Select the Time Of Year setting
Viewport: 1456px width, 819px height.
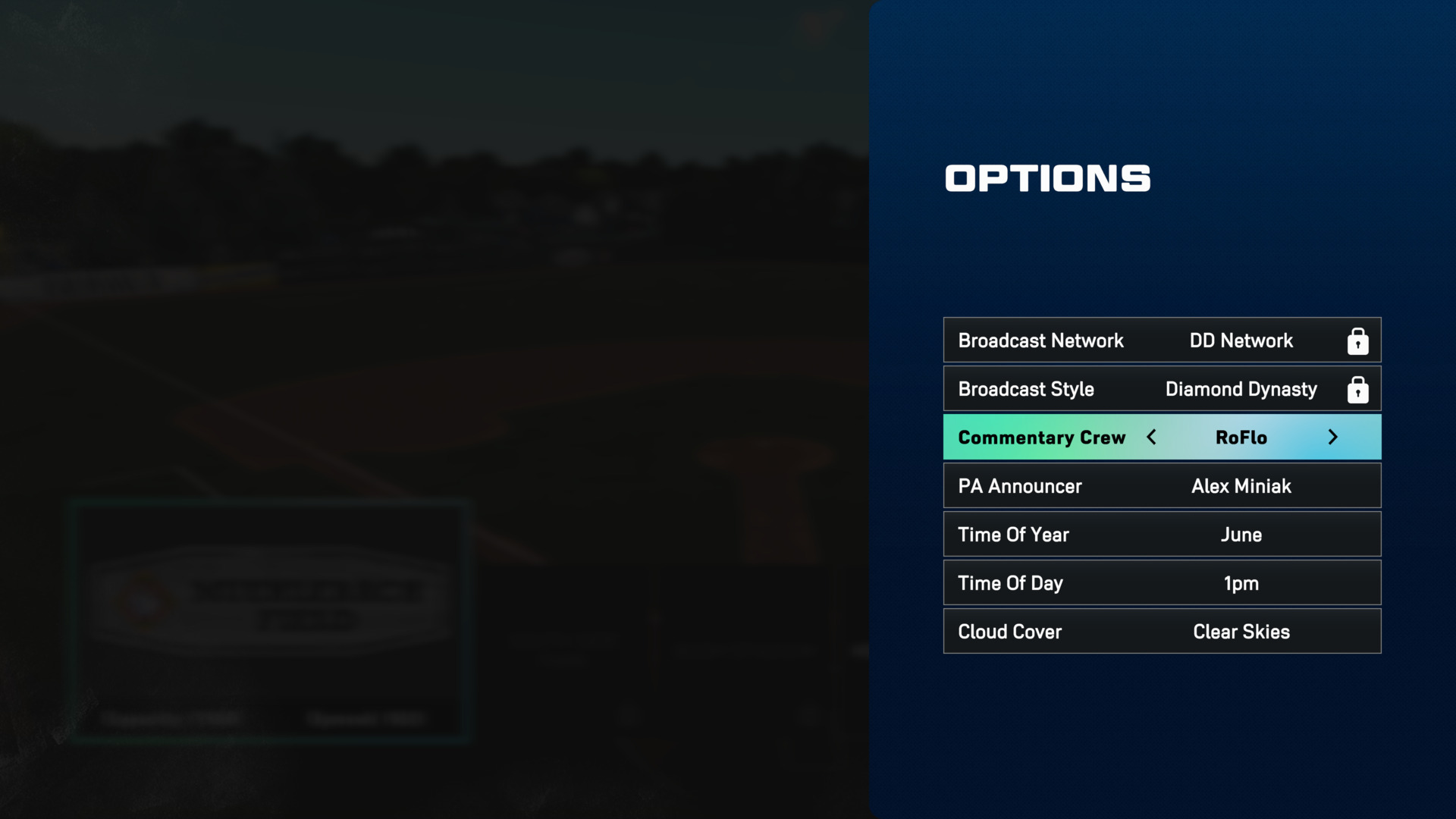point(1162,535)
